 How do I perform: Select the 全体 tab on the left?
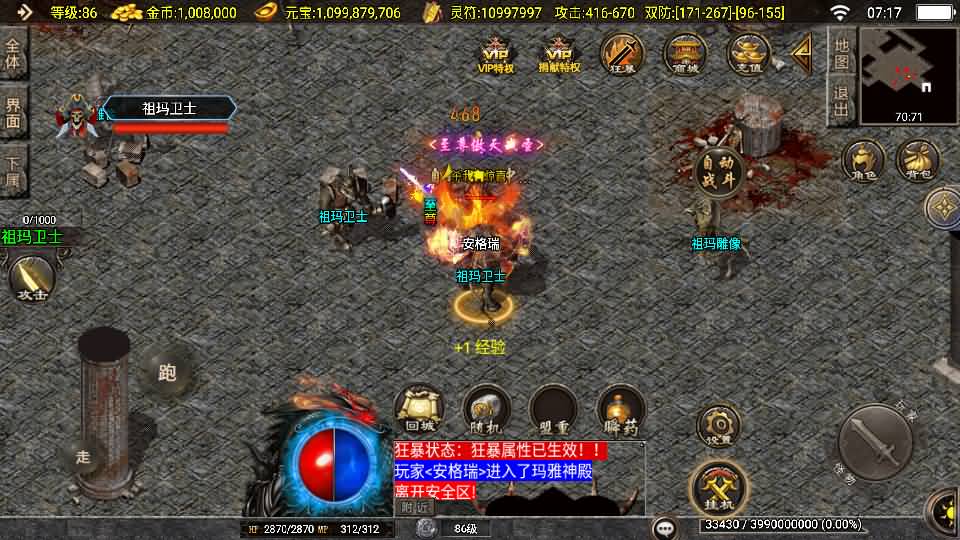(x=13, y=55)
